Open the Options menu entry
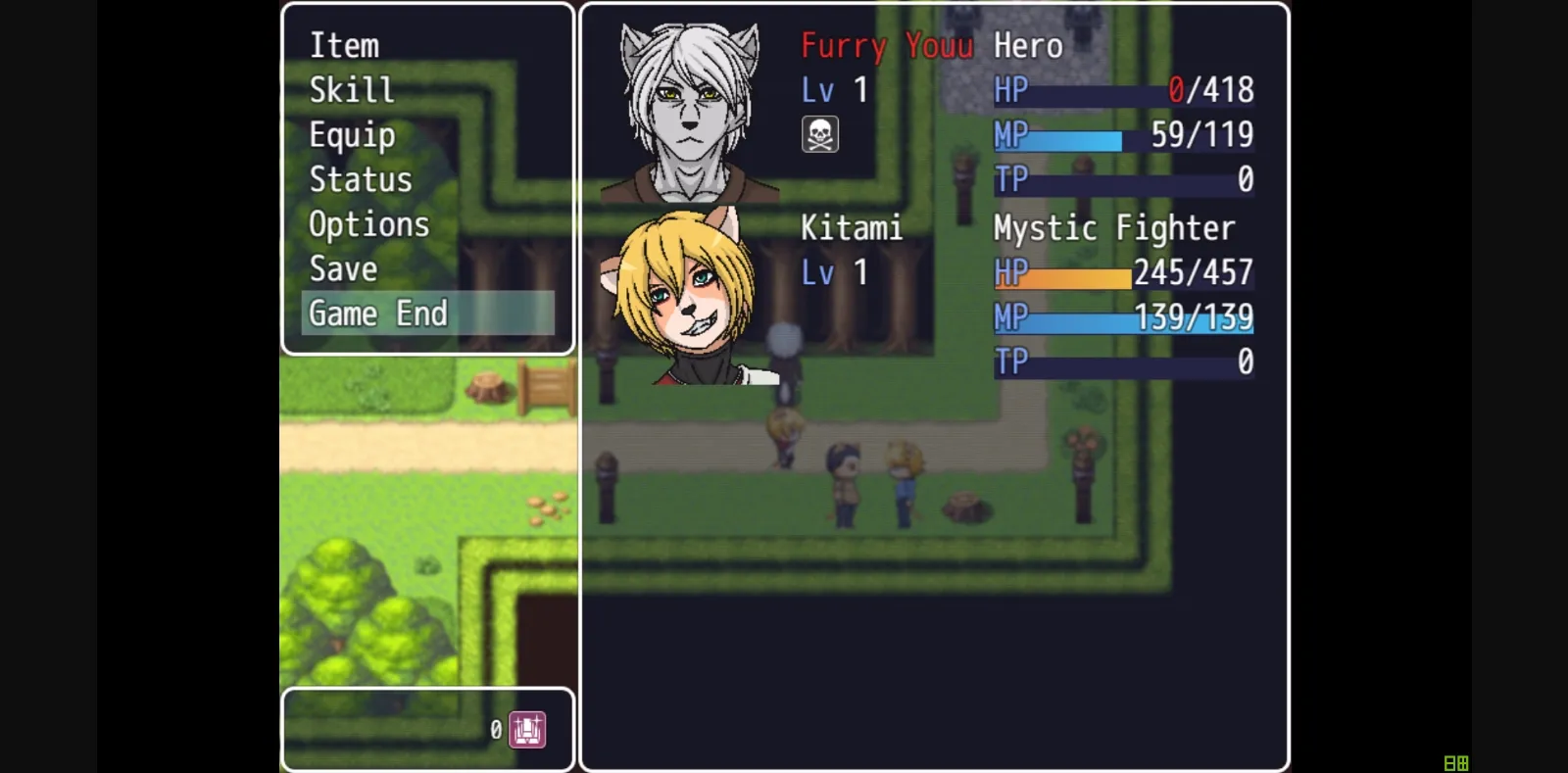This screenshot has height=773, width=1568. [368, 223]
